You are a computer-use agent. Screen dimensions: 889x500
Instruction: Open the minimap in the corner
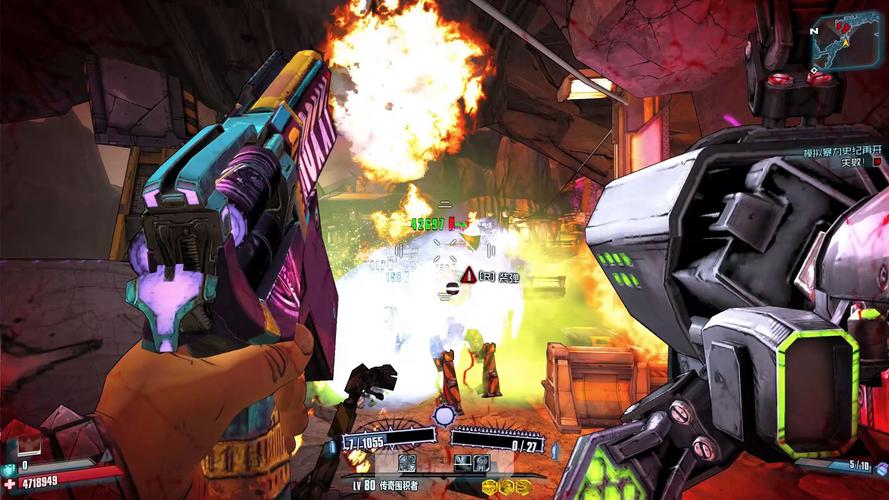click(x=846, y=45)
